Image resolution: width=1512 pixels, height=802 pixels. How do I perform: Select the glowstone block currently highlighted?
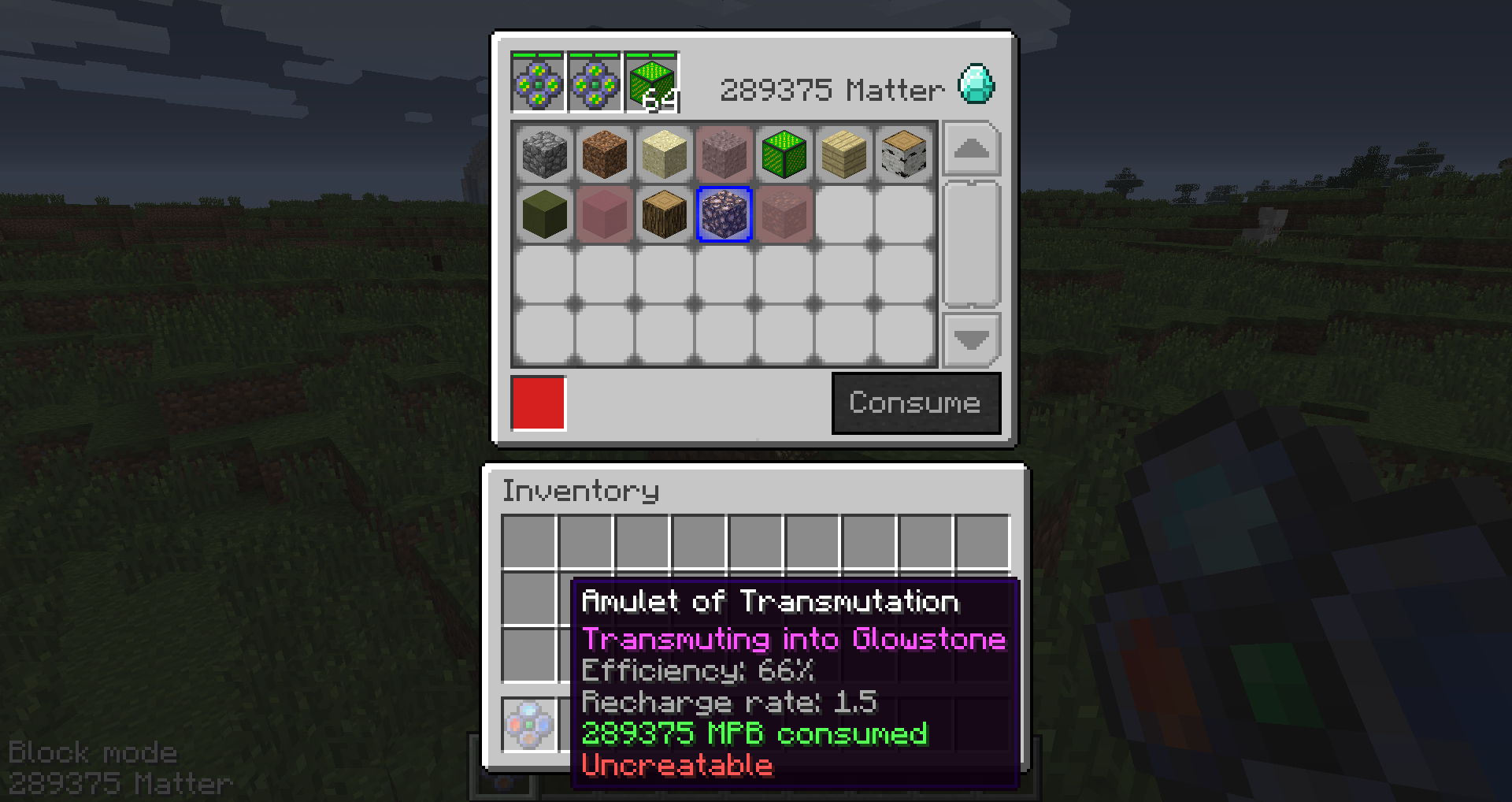pos(724,214)
